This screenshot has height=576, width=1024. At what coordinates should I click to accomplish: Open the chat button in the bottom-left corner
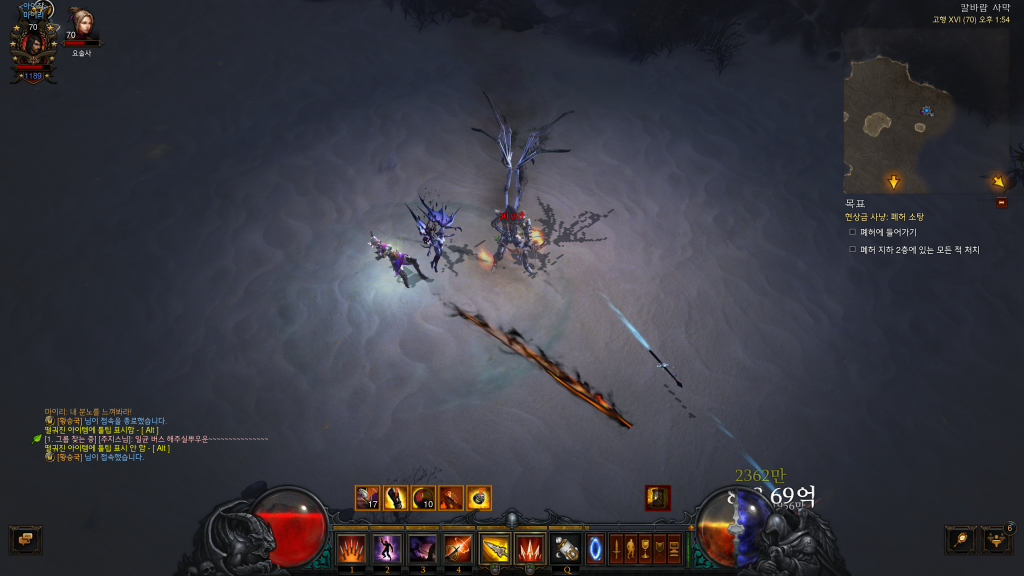(x=25, y=539)
